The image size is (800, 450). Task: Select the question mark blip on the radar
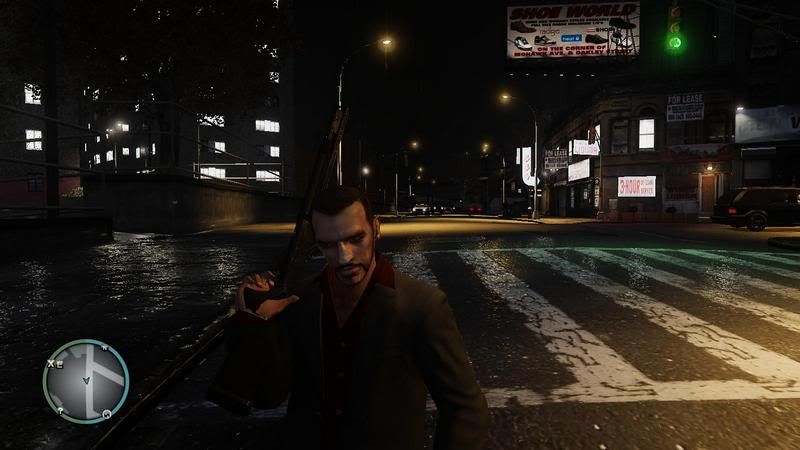click(x=60, y=410)
